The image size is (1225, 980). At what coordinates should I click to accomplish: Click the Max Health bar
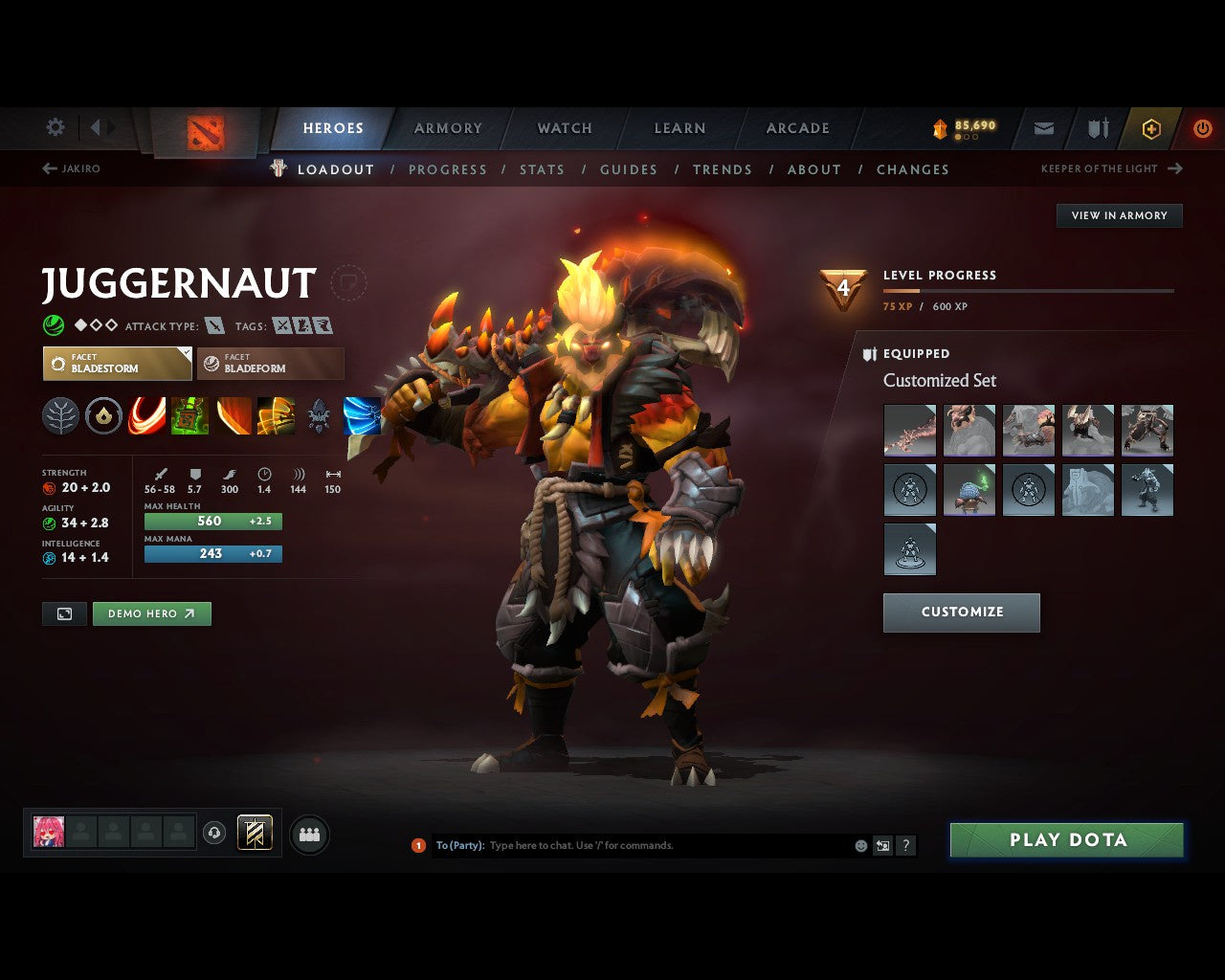click(212, 521)
